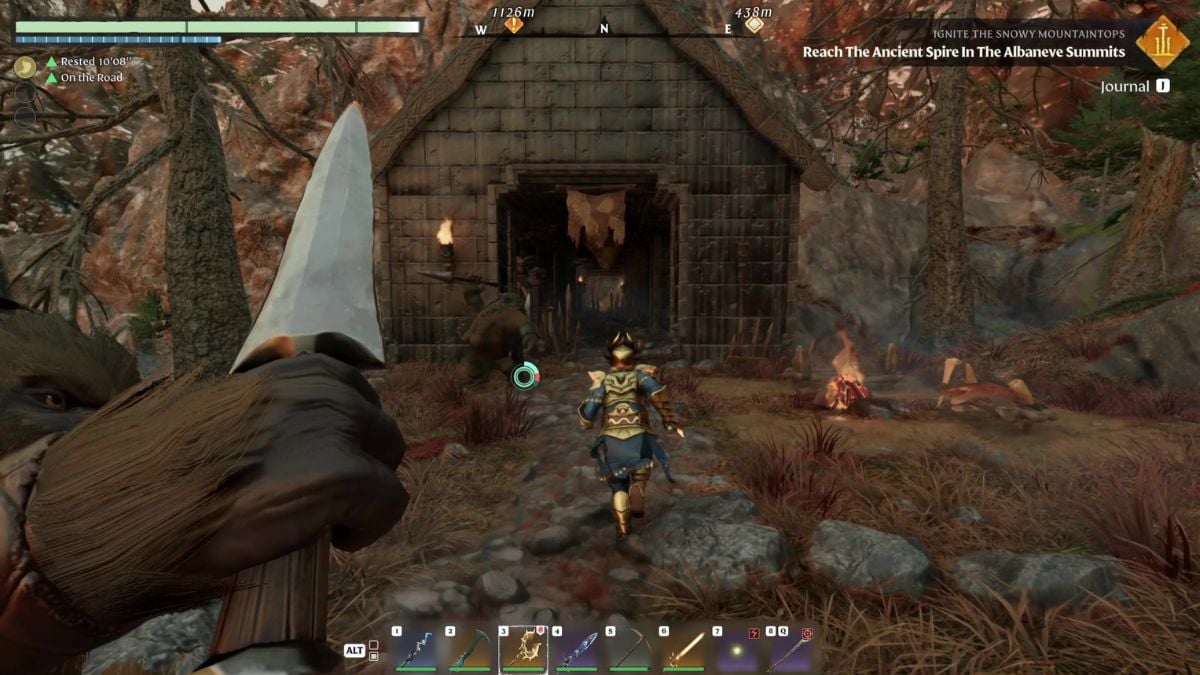This screenshot has width=1200, height=675.
Task: Select the green scythe in hotbar slot 2
Action: 470,650
